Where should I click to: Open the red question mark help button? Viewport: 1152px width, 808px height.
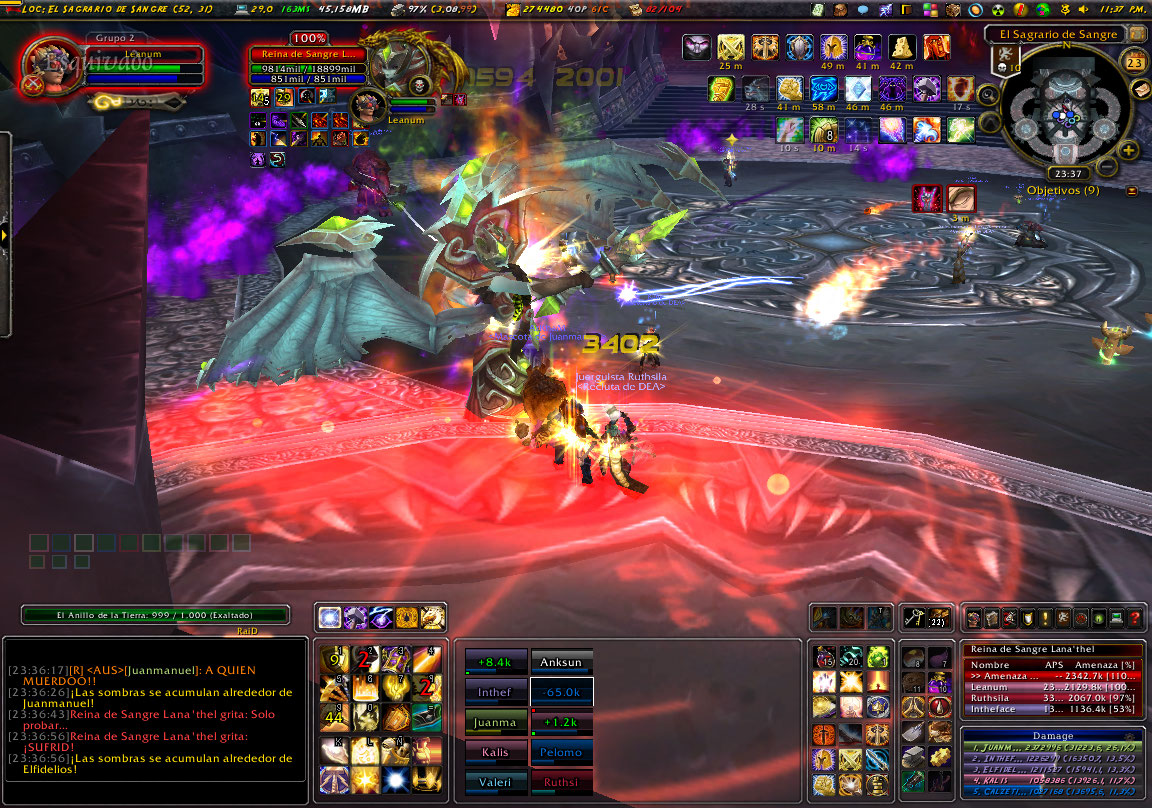1134,619
